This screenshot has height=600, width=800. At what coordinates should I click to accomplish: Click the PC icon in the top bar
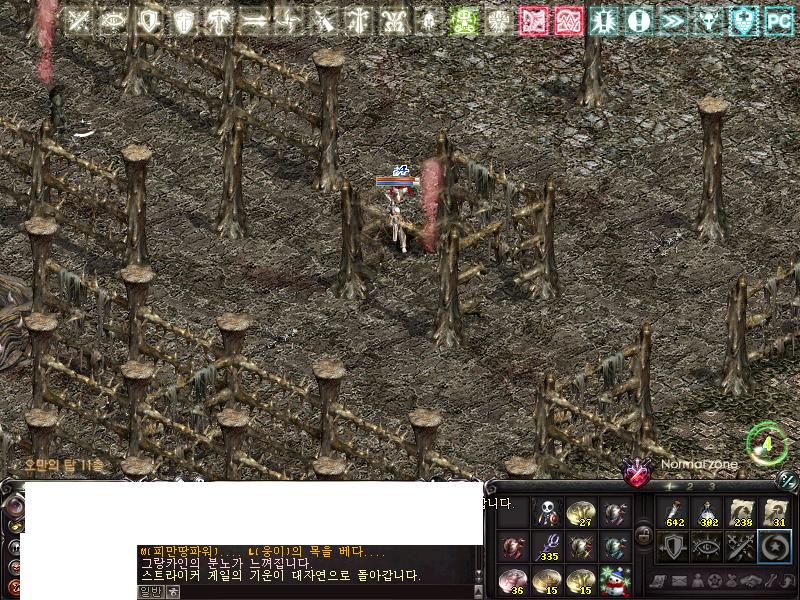[x=779, y=20]
